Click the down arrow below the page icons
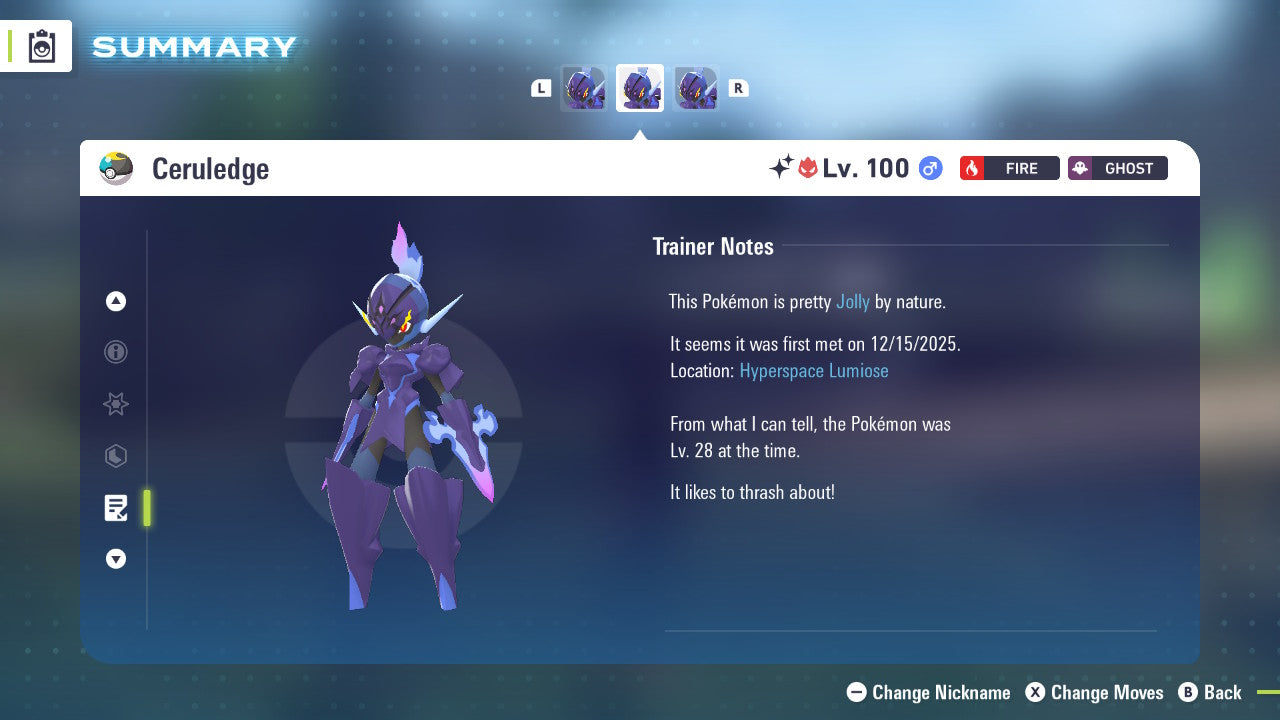1280x720 pixels. pyautogui.click(x=115, y=559)
